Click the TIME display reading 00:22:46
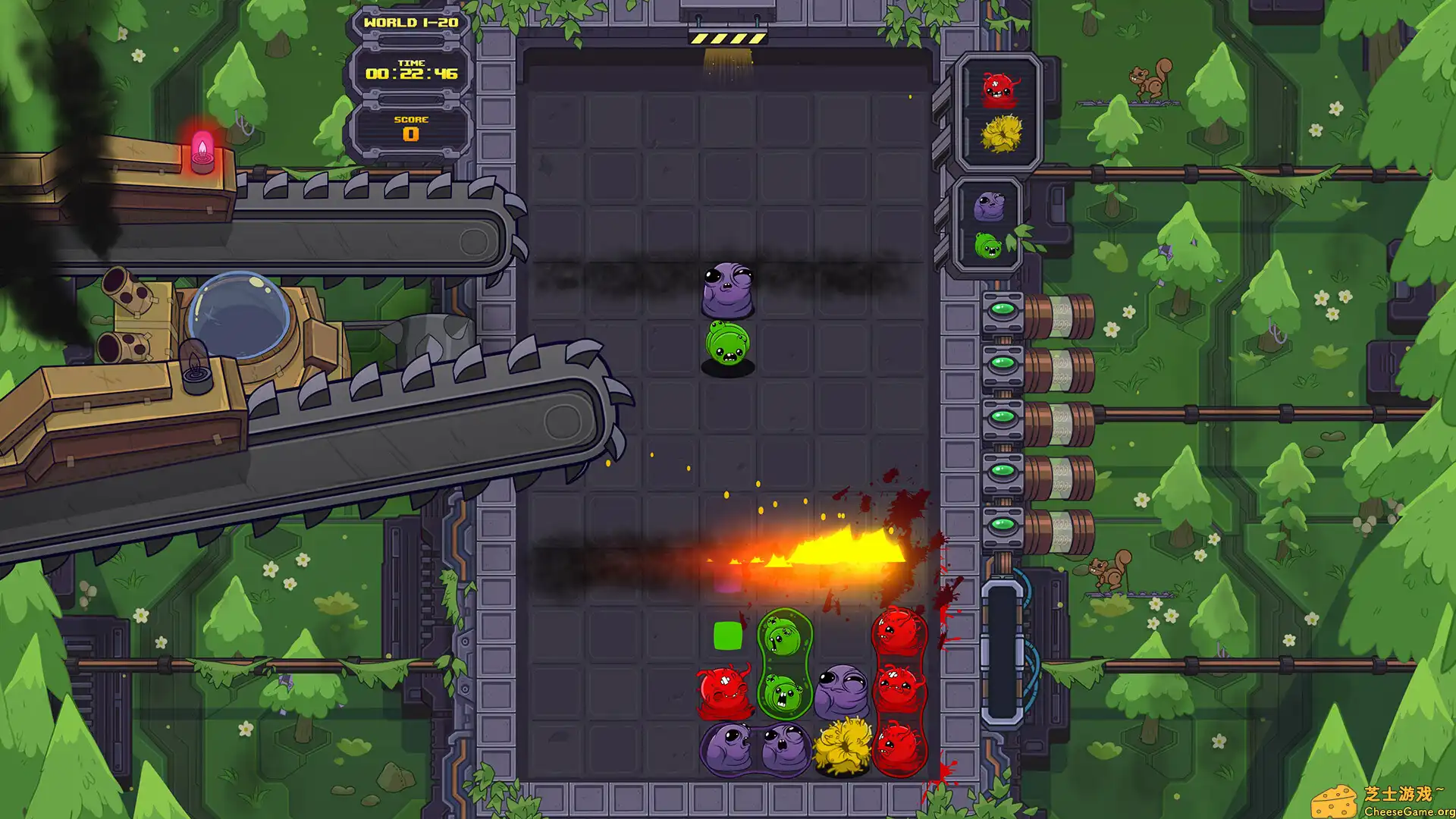This screenshot has height=819, width=1456. coord(410,74)
